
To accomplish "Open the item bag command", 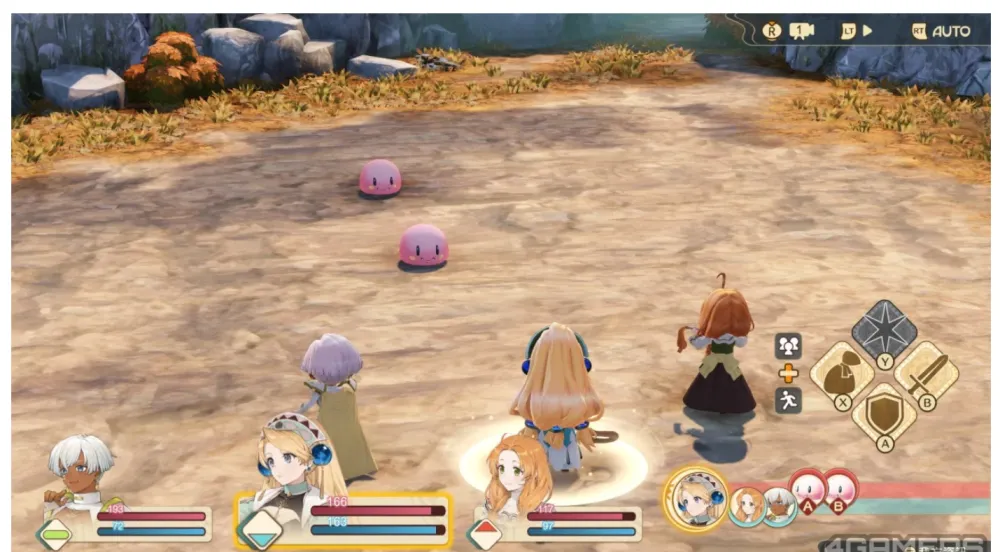I will [841, 373].
